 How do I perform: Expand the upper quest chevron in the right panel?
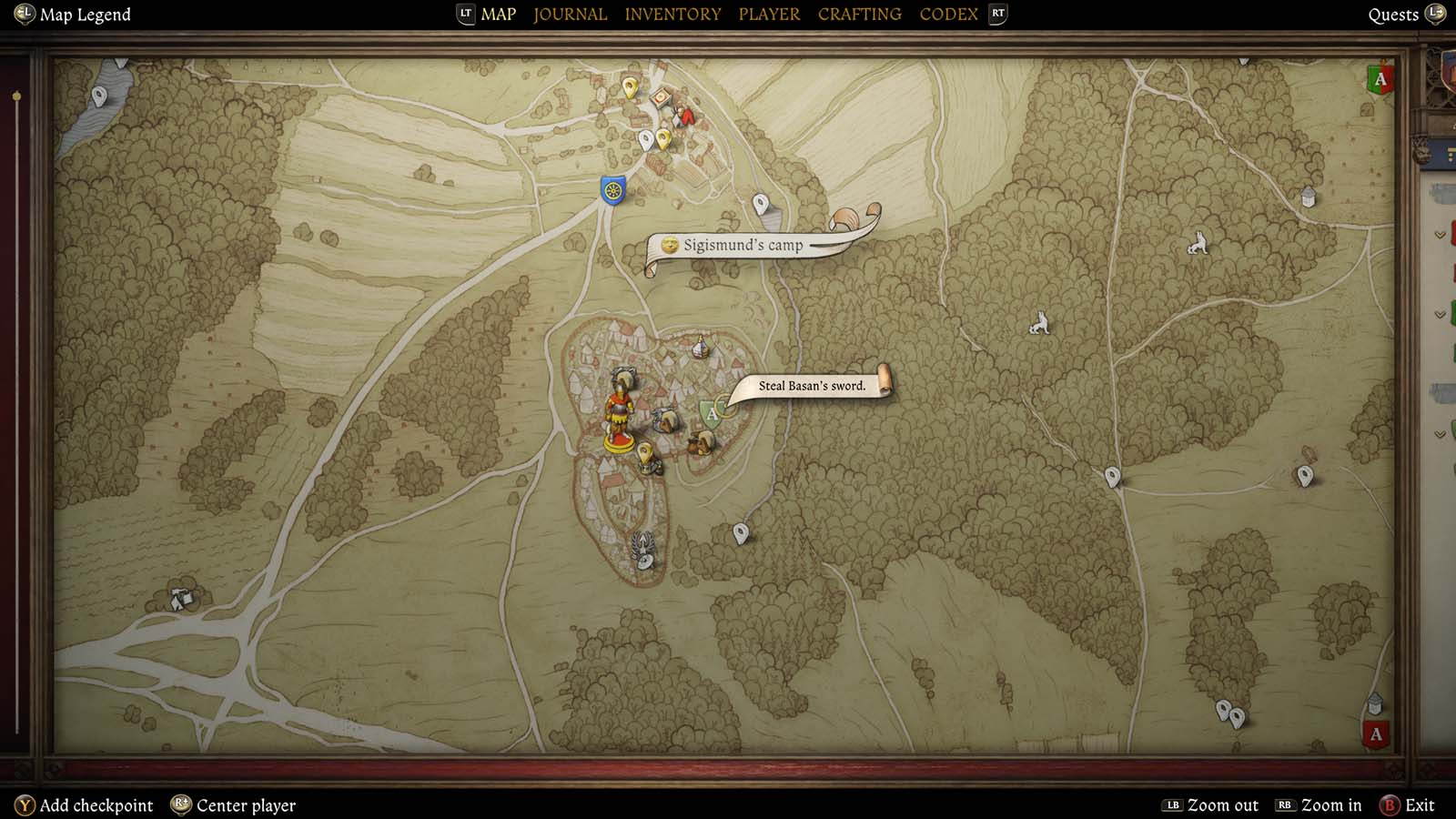tap(1440, 235)
